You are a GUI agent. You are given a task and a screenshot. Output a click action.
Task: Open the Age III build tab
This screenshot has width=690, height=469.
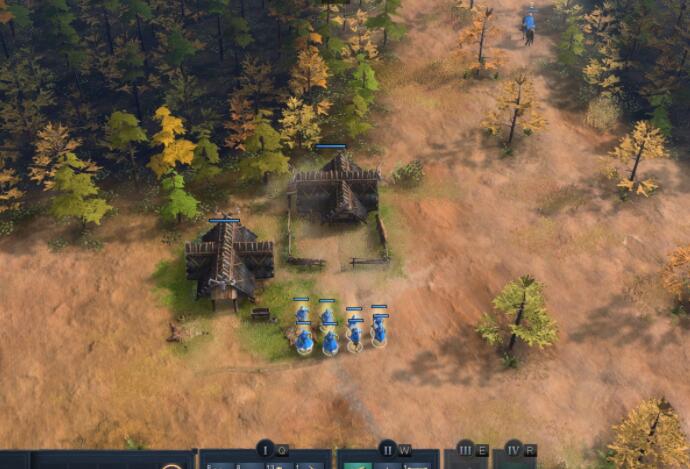(x=465, y=449)
